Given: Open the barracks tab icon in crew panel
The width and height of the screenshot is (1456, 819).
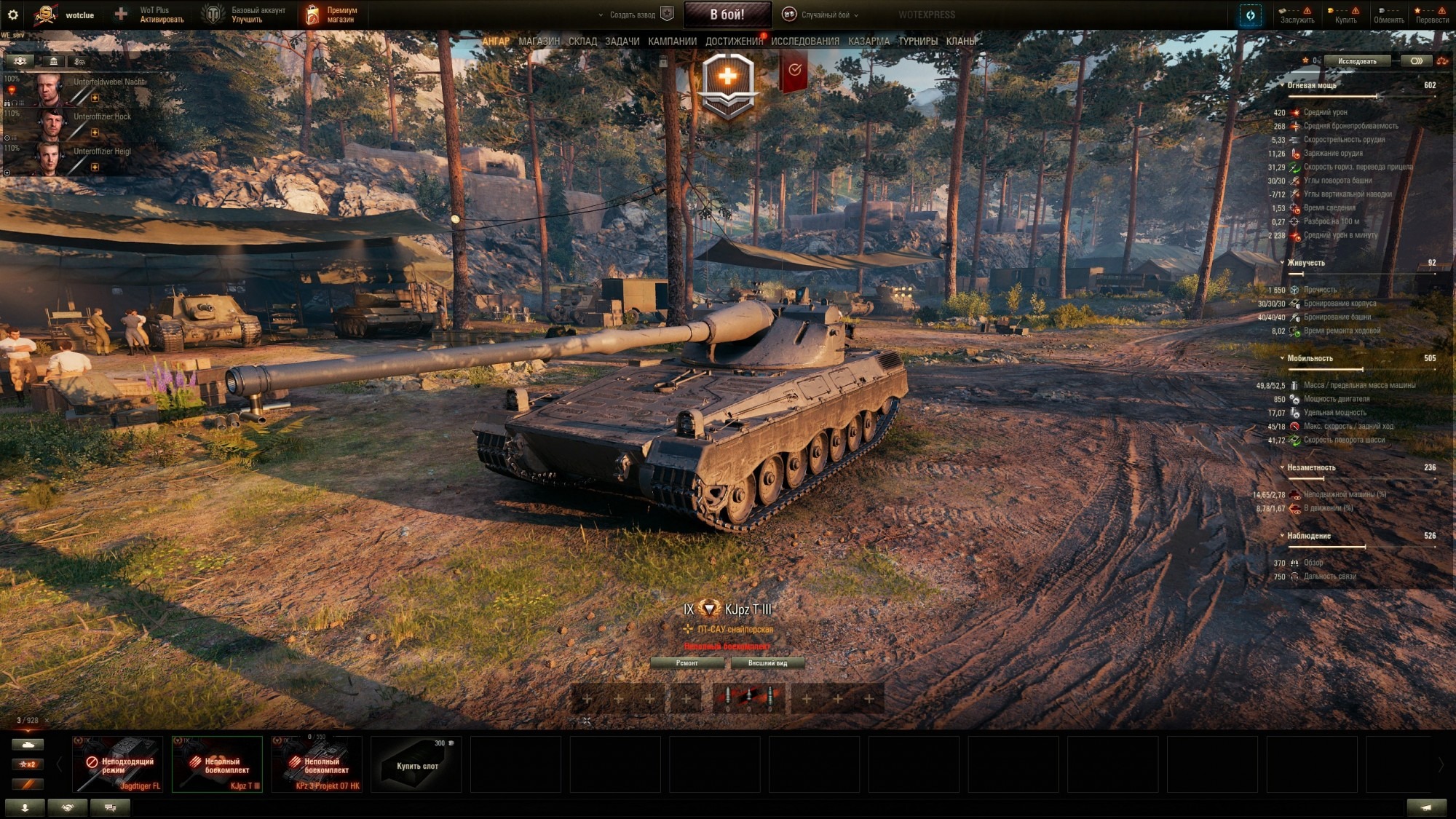Looking at the screenshot, I should (x=53, y=62).
